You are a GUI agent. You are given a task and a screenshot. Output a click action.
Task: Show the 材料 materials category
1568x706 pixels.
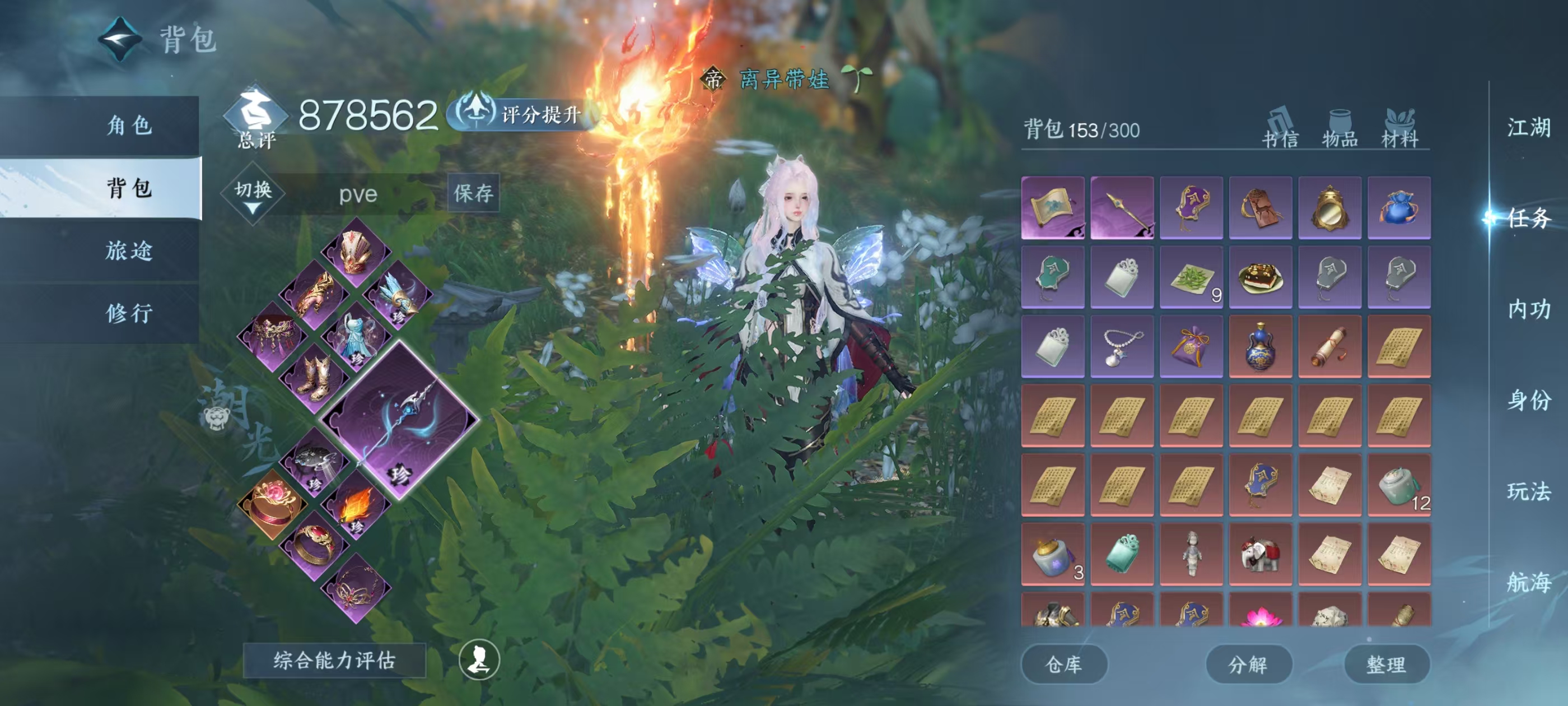click(x=1399, y=129)
